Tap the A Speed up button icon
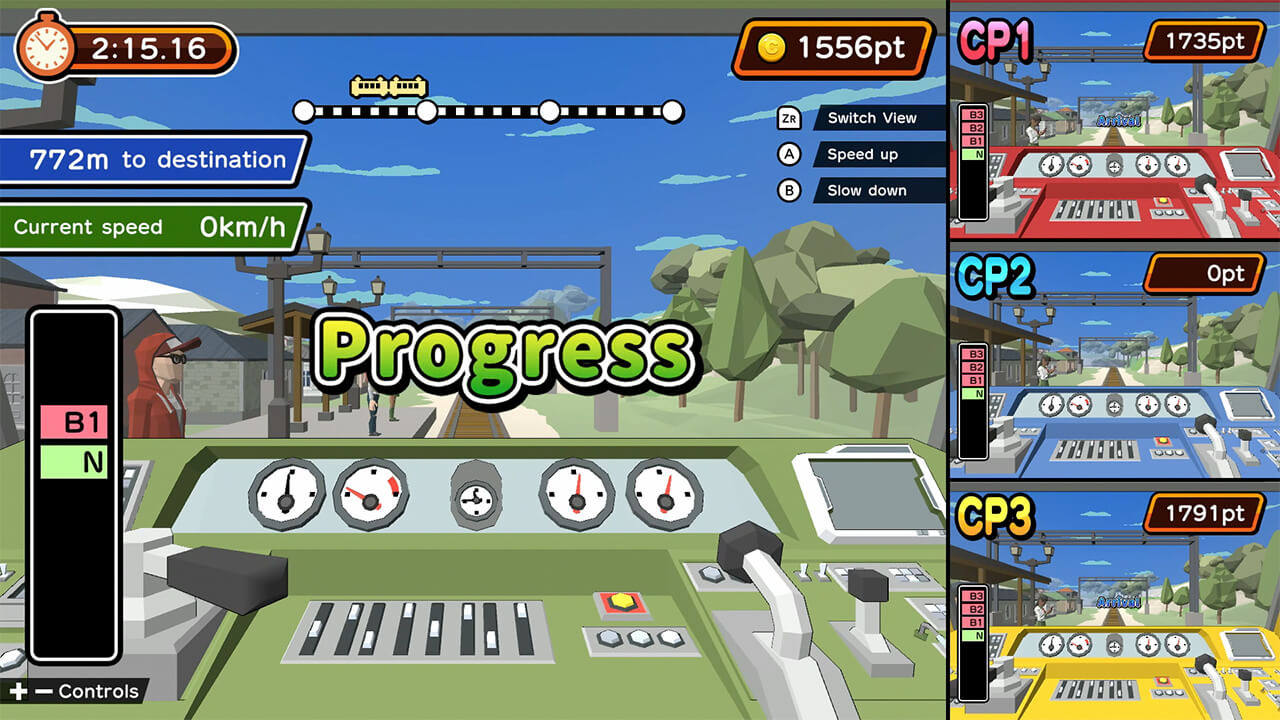Image resolution: width=1280 pixels, height=720 pixels. [x=790, y=154]
